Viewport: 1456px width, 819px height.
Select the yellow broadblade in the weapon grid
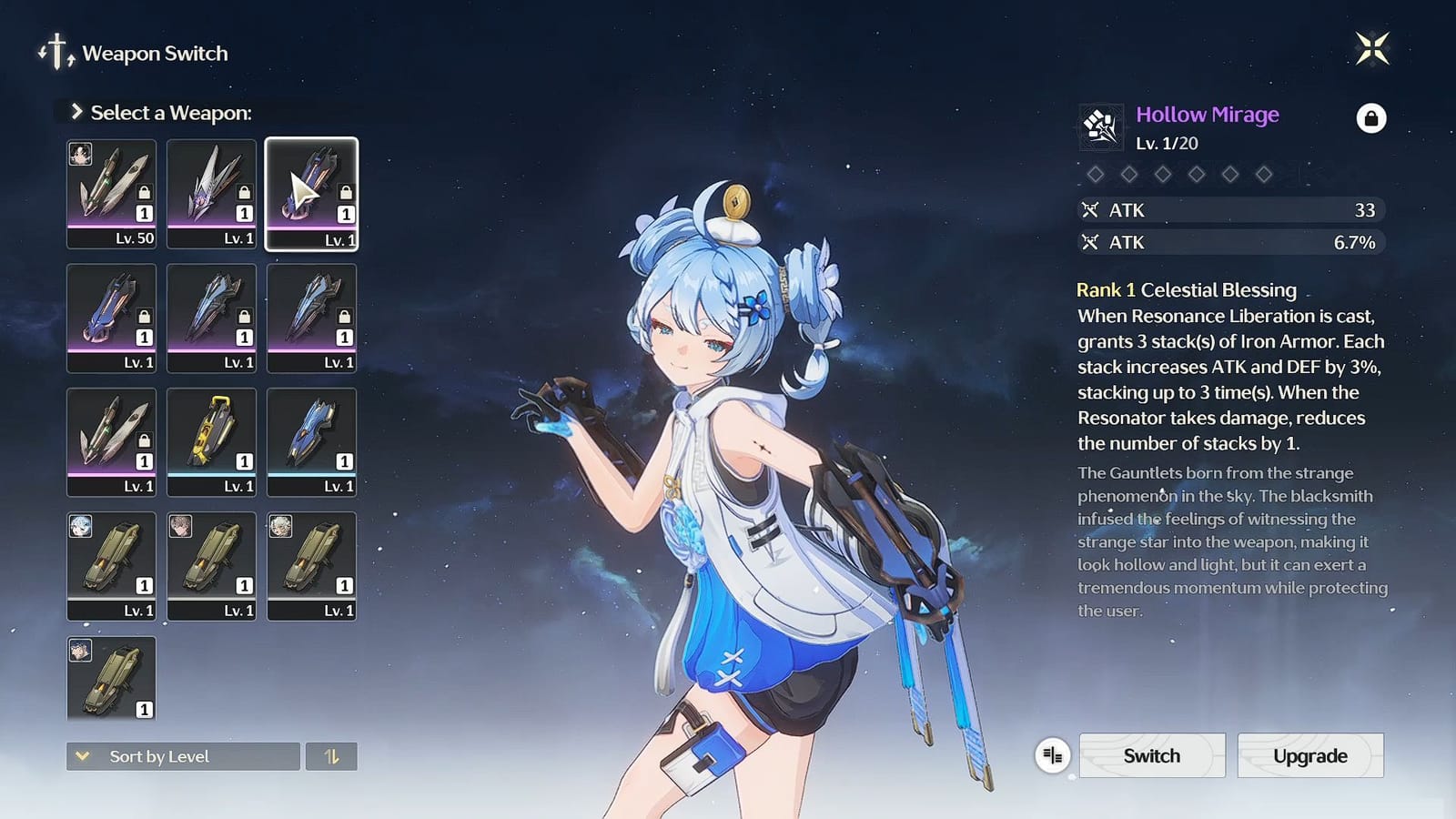(211, 440)
